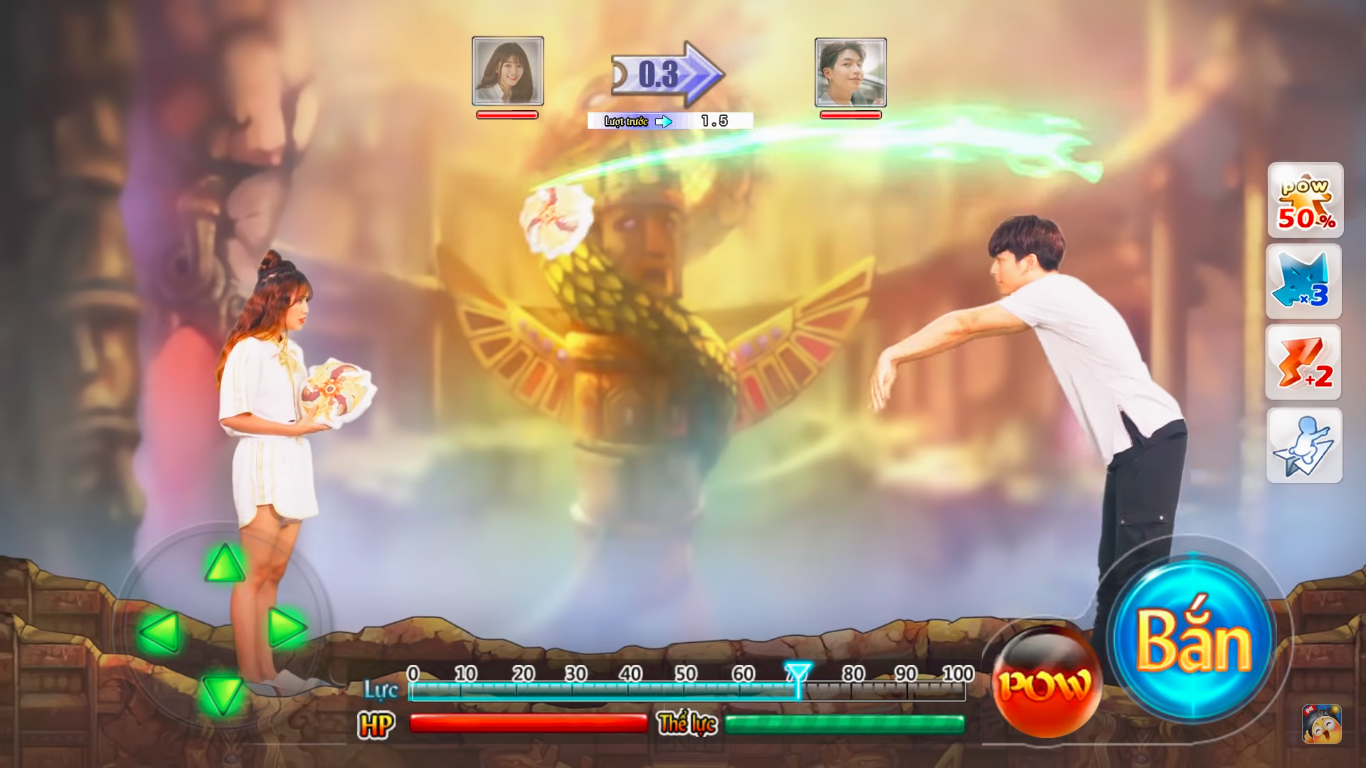Select the blue x3 triple-shot item
This screenshot has width=1366, height=768.
pos(1305,282)
